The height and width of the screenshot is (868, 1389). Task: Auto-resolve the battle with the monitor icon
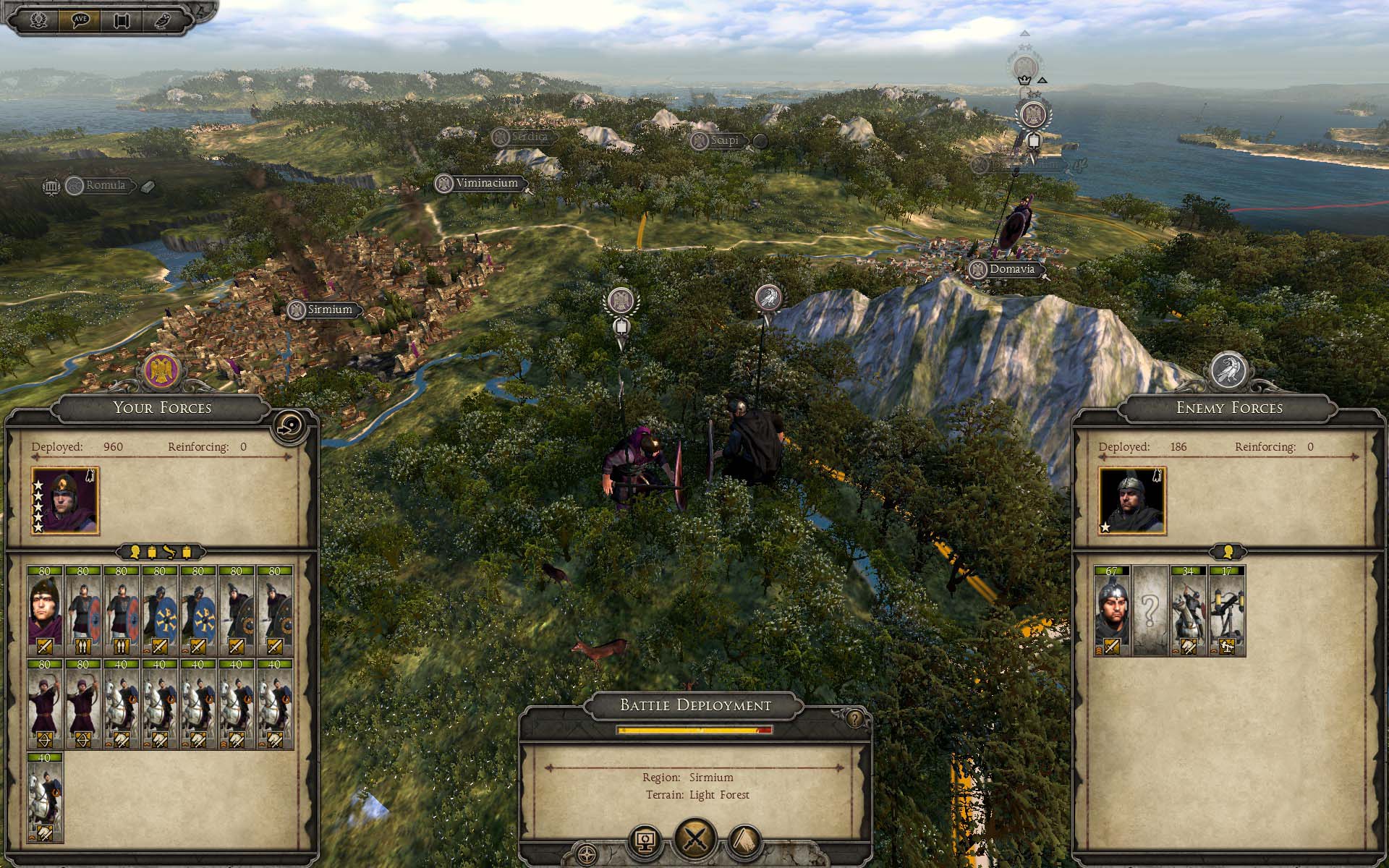click(x=645, y=841)
